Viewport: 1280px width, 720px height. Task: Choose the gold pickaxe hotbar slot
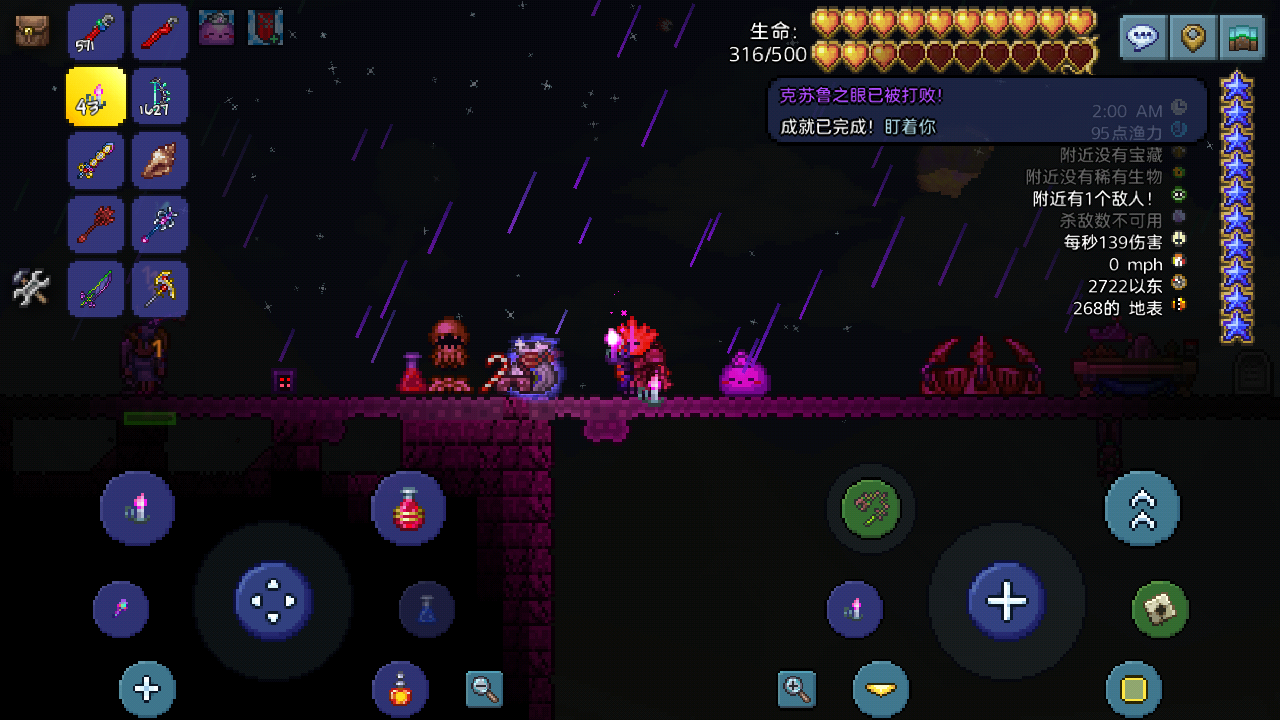click(x=159, y=288)
